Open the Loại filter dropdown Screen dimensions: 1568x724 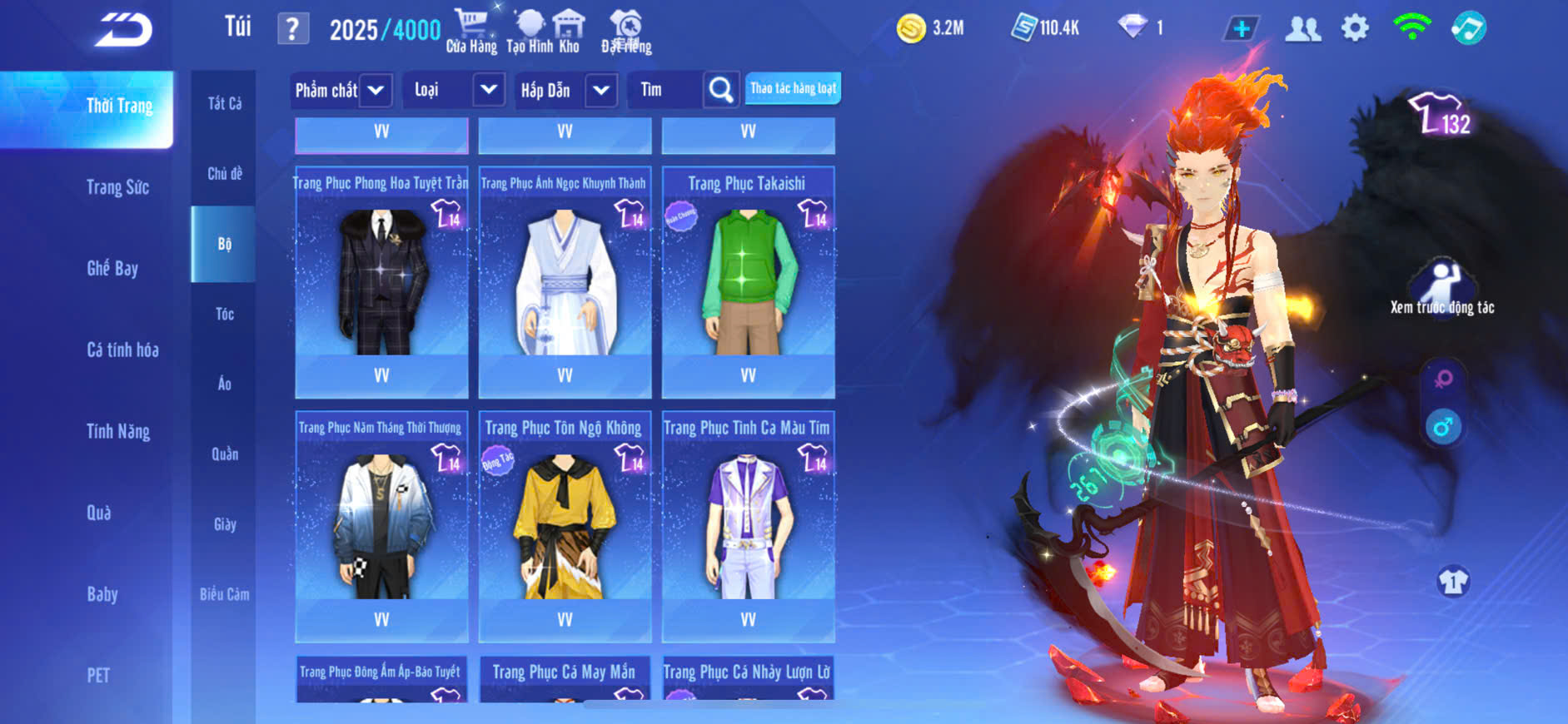point(489,90)
